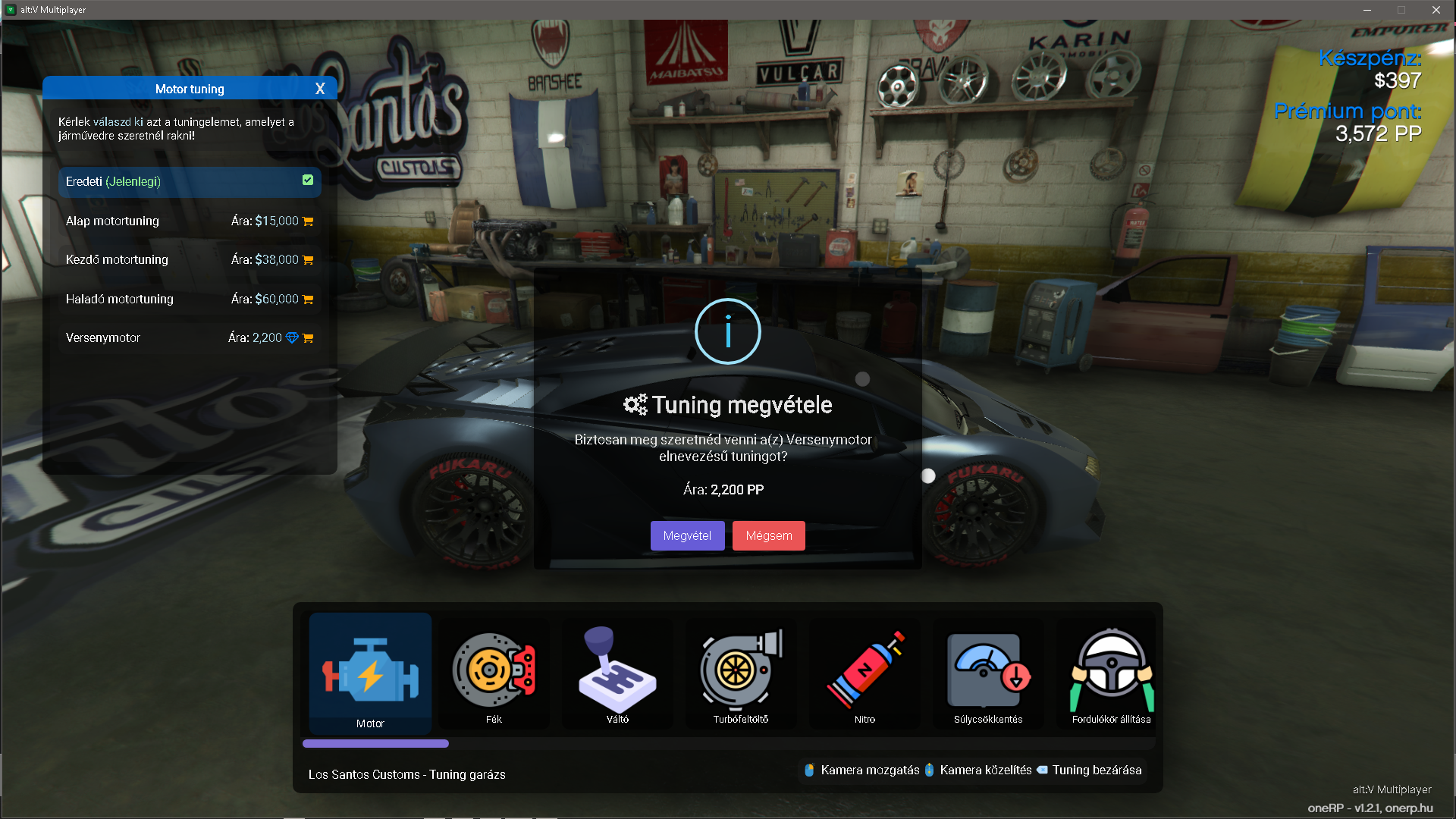
Task: Switch to Fék brake tuning
Action: pyautogui.click(x=494, y=673)
